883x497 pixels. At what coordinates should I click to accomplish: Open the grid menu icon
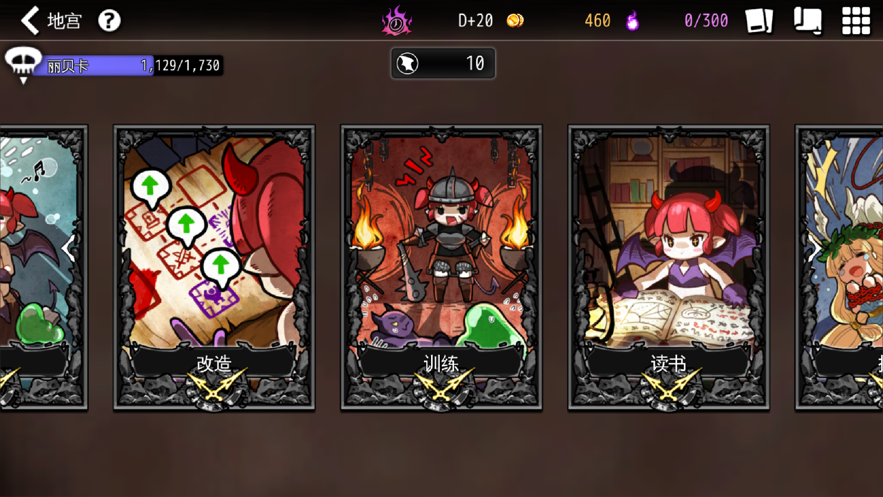pyautogui.click(x=855, y=20)
